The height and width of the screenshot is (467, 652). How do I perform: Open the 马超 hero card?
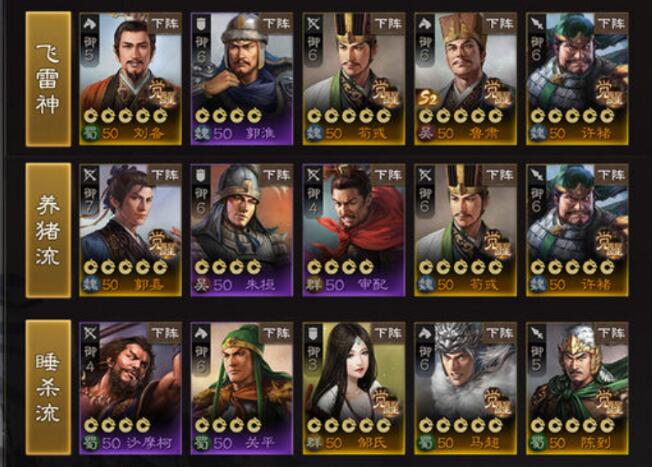464,388
